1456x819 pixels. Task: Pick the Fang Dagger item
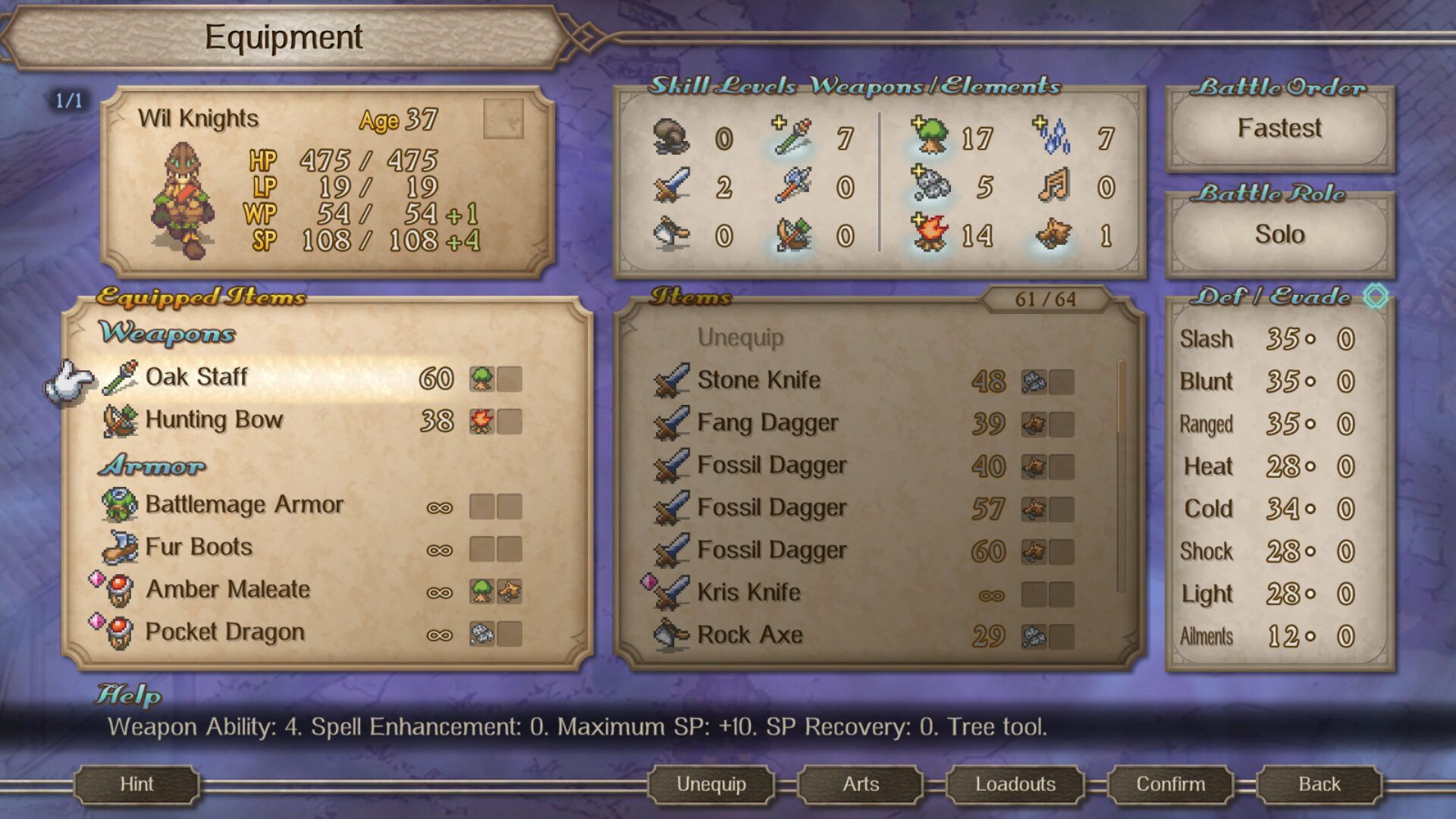[767, 423]
